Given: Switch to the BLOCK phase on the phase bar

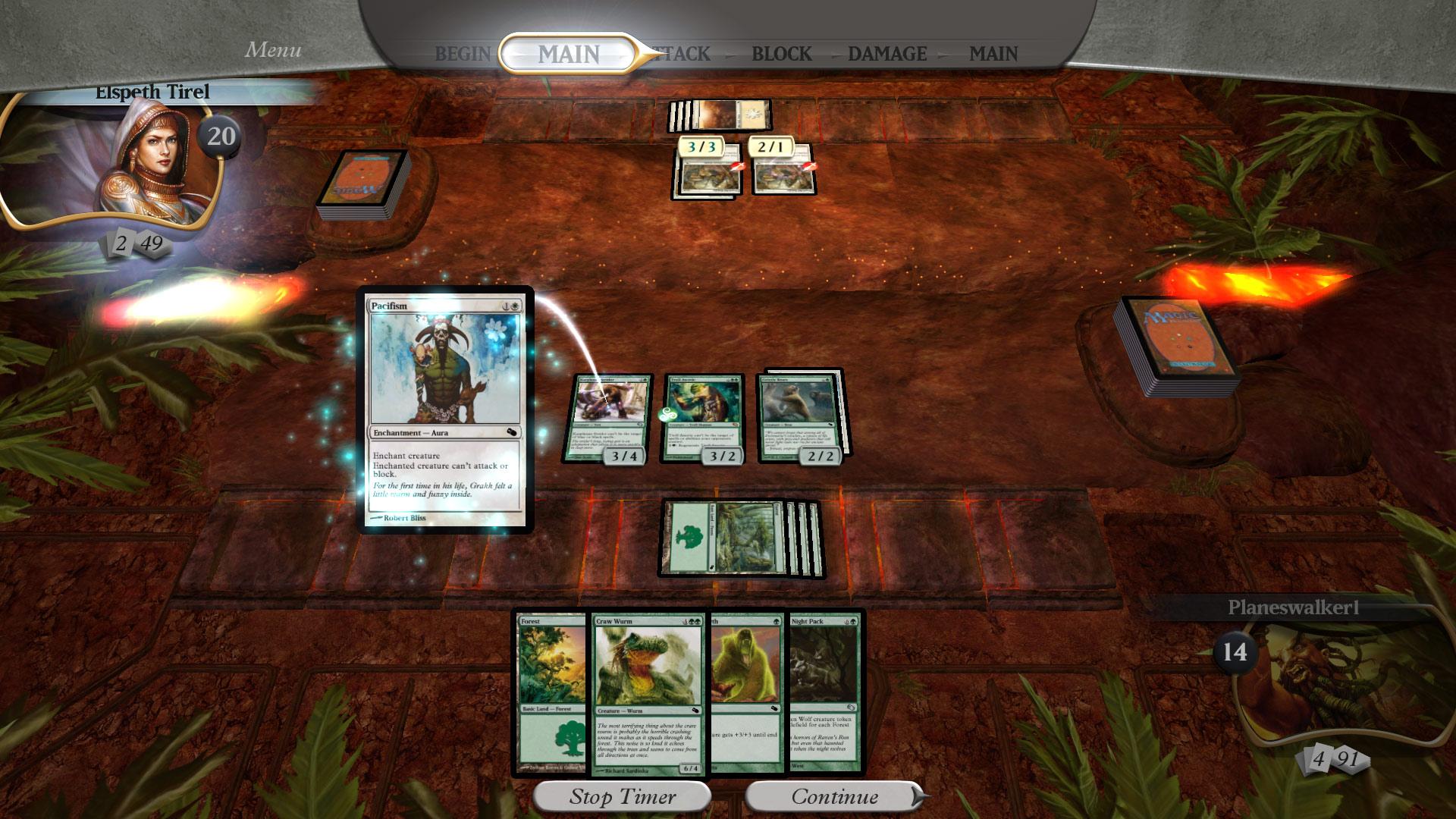Looking at the screenshot, I should (780, 54).
